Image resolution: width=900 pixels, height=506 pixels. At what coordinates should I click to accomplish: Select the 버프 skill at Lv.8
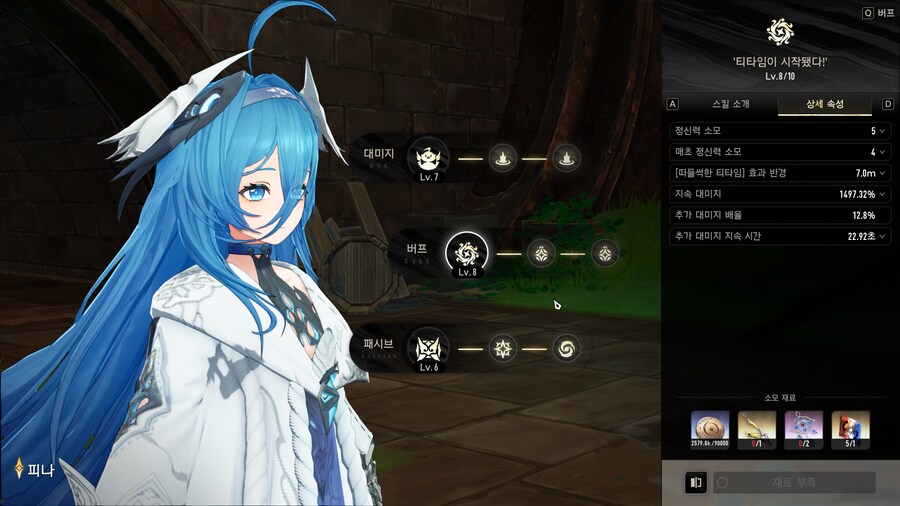466,253
